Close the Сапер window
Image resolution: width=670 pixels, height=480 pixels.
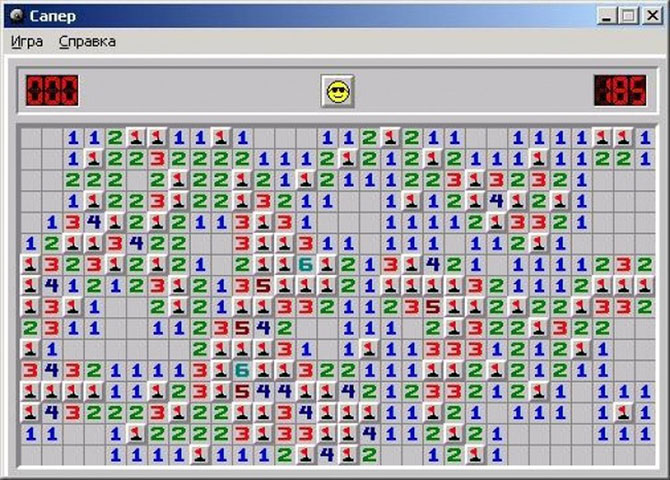click(x=652, y=16)
